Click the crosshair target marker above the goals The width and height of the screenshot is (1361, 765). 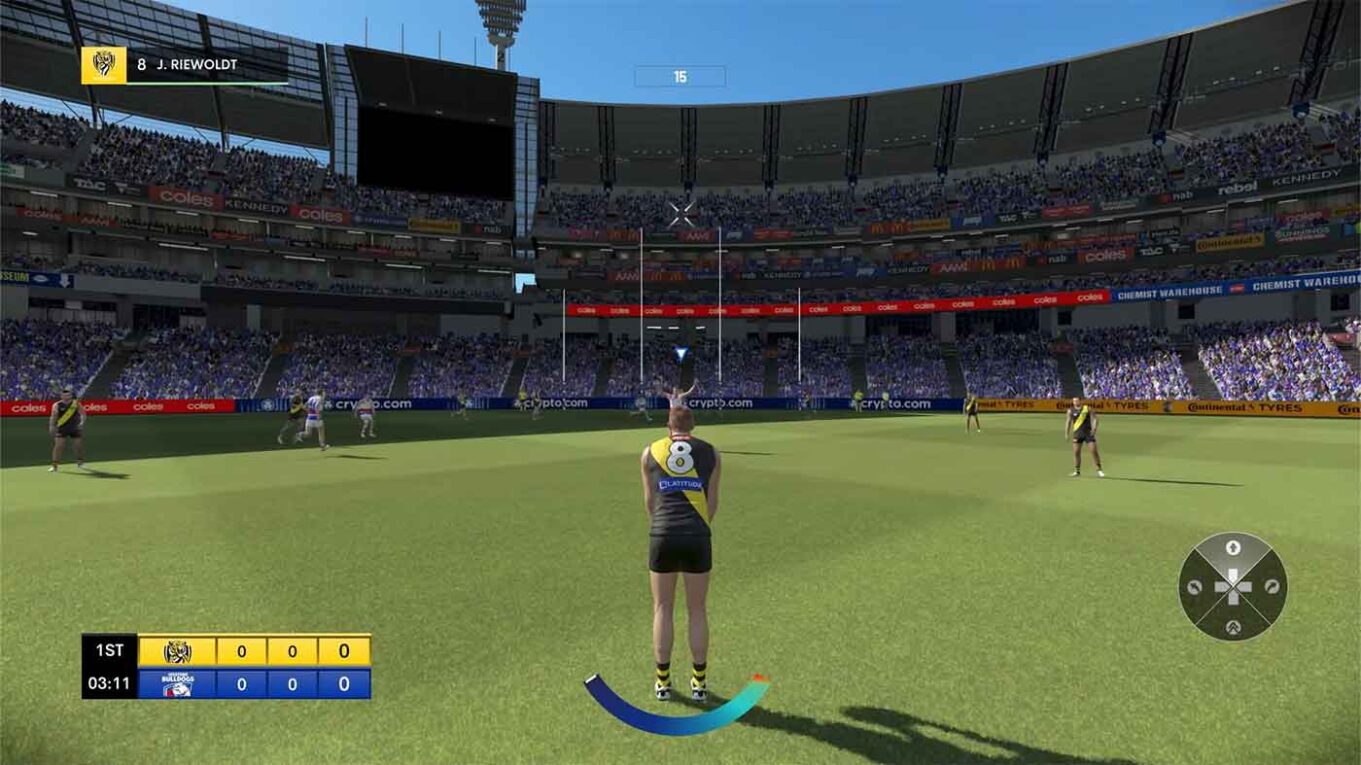point(683,210)
